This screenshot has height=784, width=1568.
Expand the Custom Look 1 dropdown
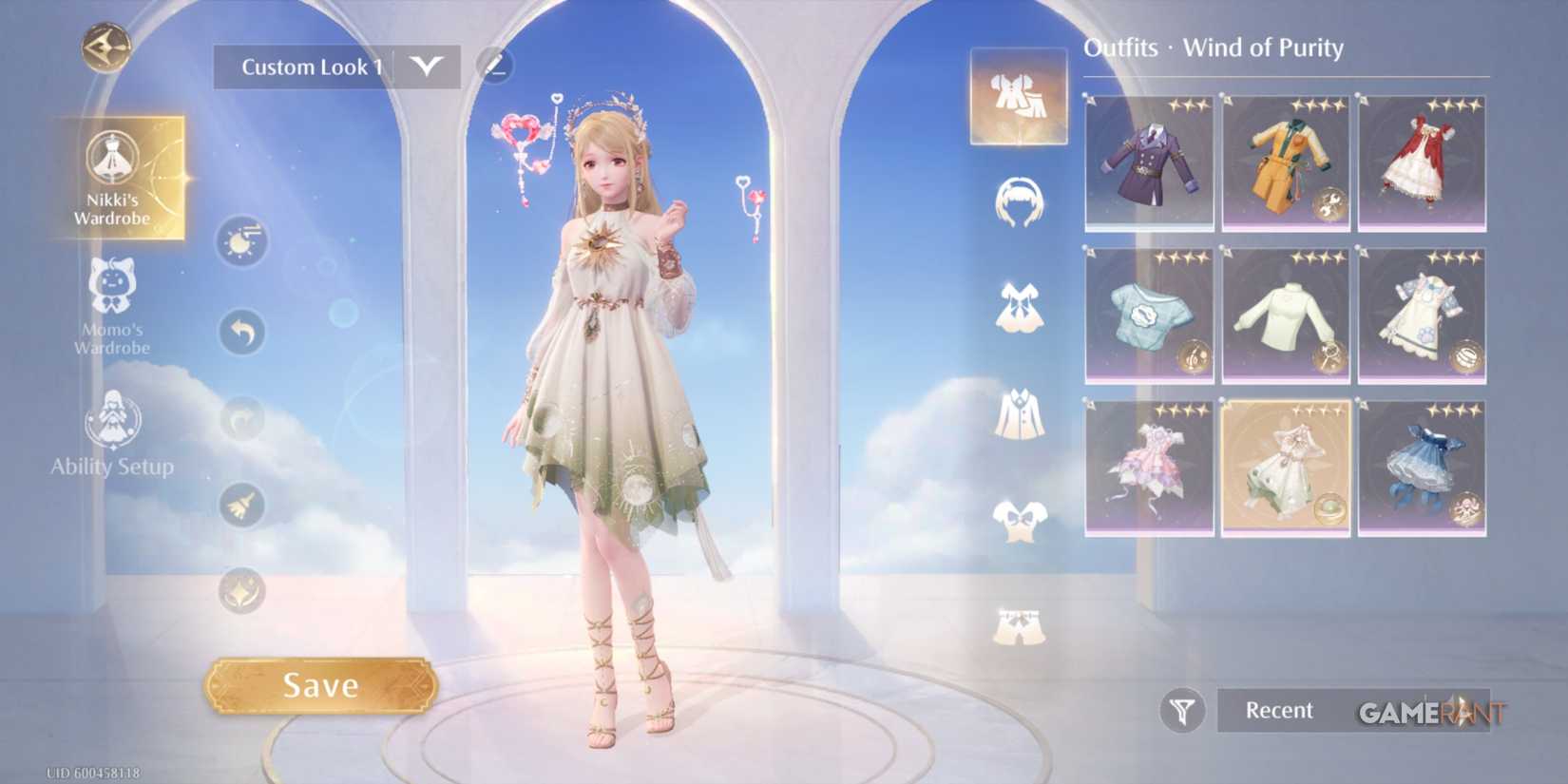pos(427,67)
